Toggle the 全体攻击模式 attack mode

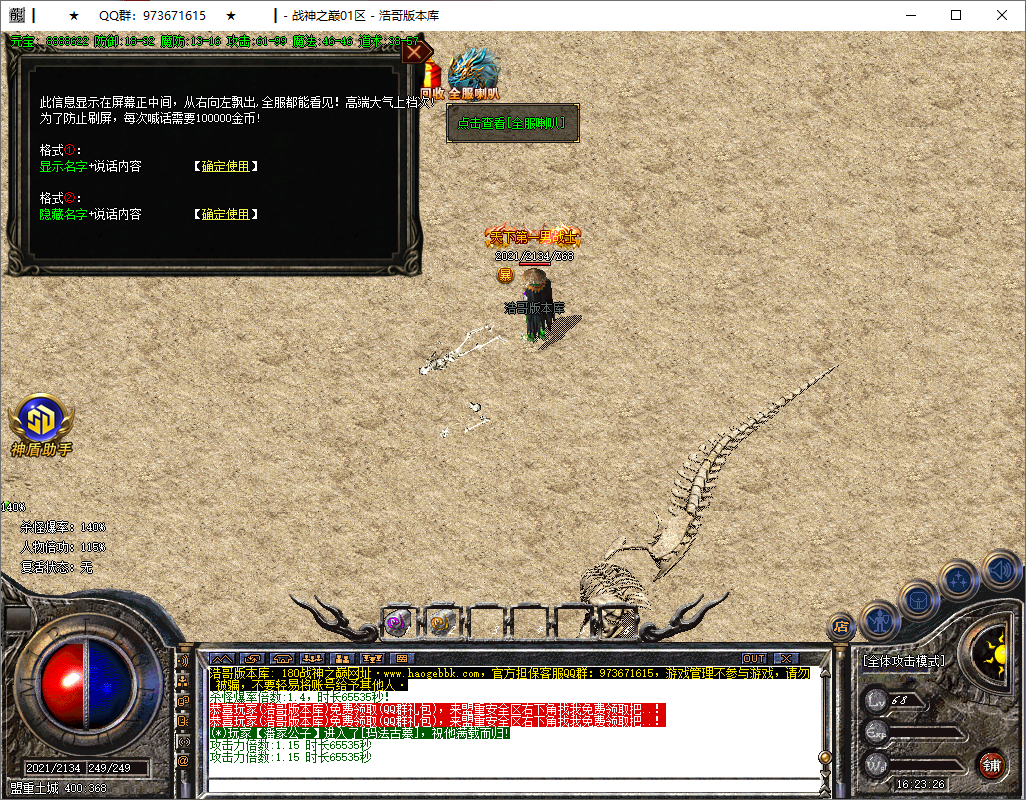903,661
